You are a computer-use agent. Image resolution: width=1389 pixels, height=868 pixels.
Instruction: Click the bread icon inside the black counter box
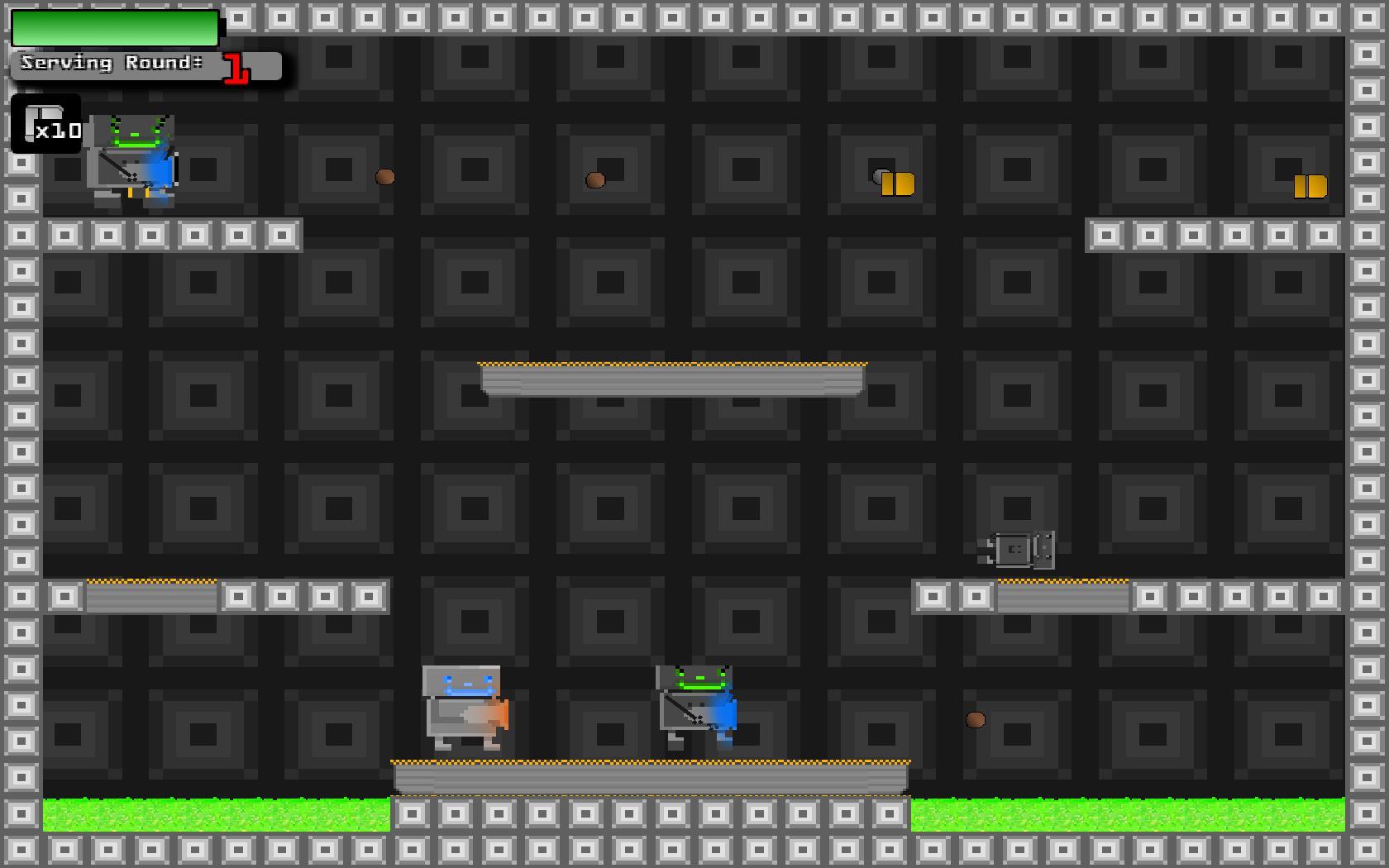(40, 116)
